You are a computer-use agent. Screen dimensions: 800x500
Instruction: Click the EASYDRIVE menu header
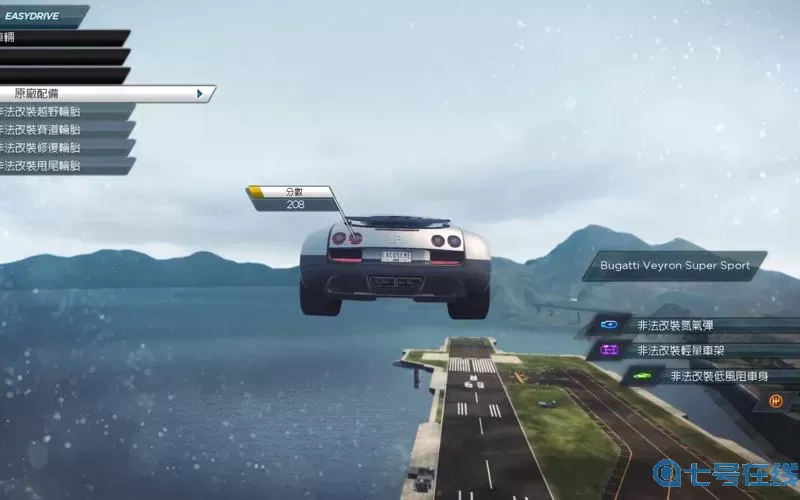pyautogui.click(x=40, y=16)
